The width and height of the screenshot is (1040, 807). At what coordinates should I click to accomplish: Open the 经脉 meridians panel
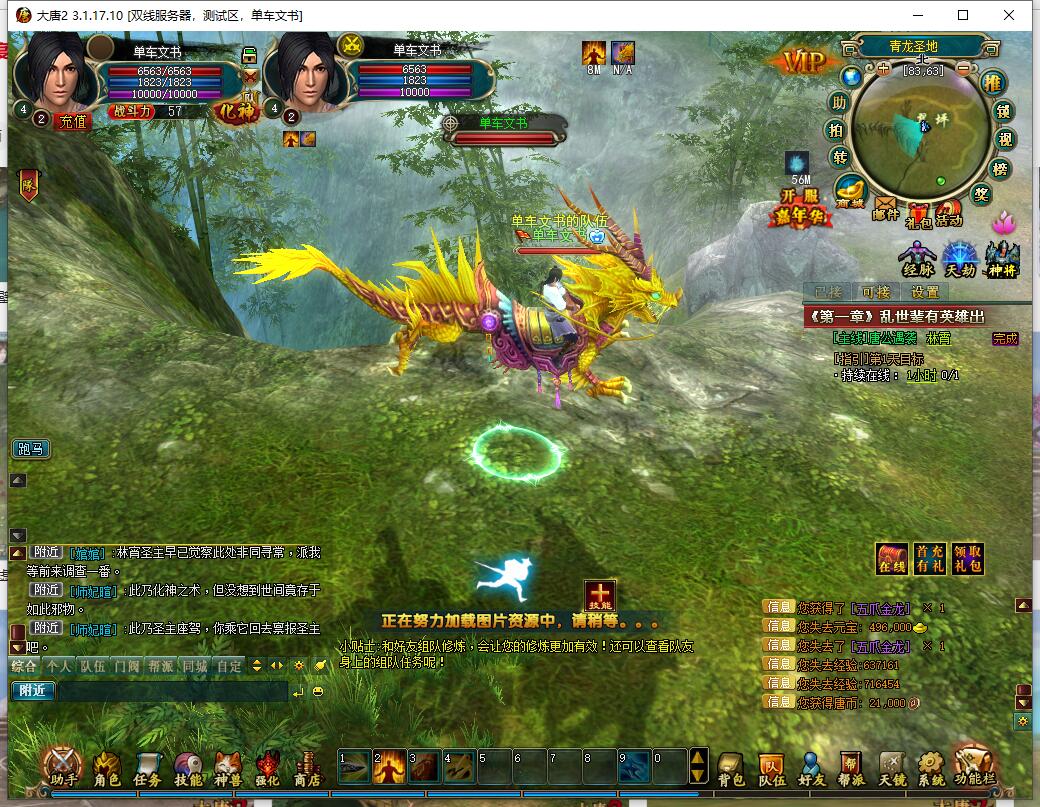(917, 259)
